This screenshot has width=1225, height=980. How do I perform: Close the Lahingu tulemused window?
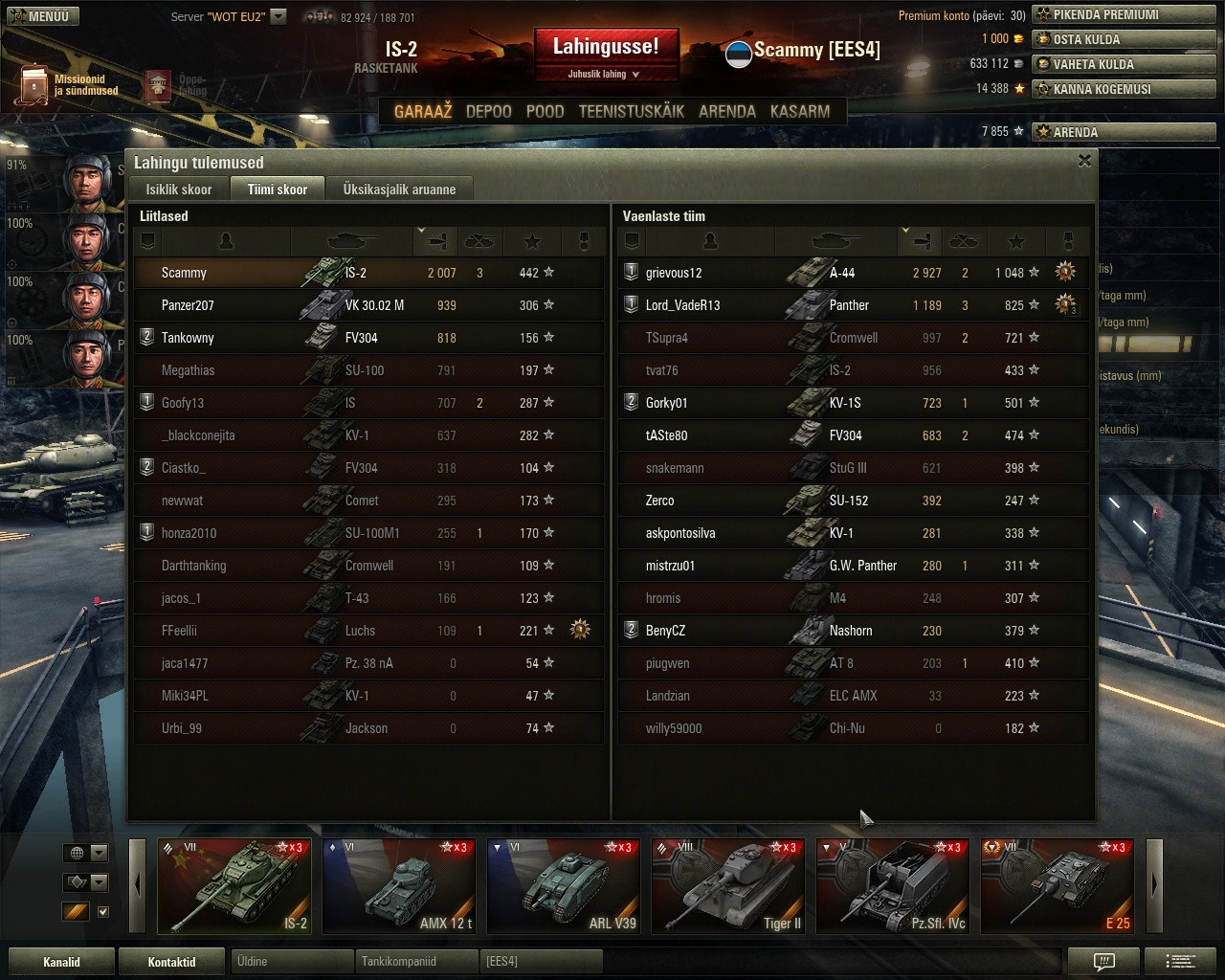tap(1084, 161)
